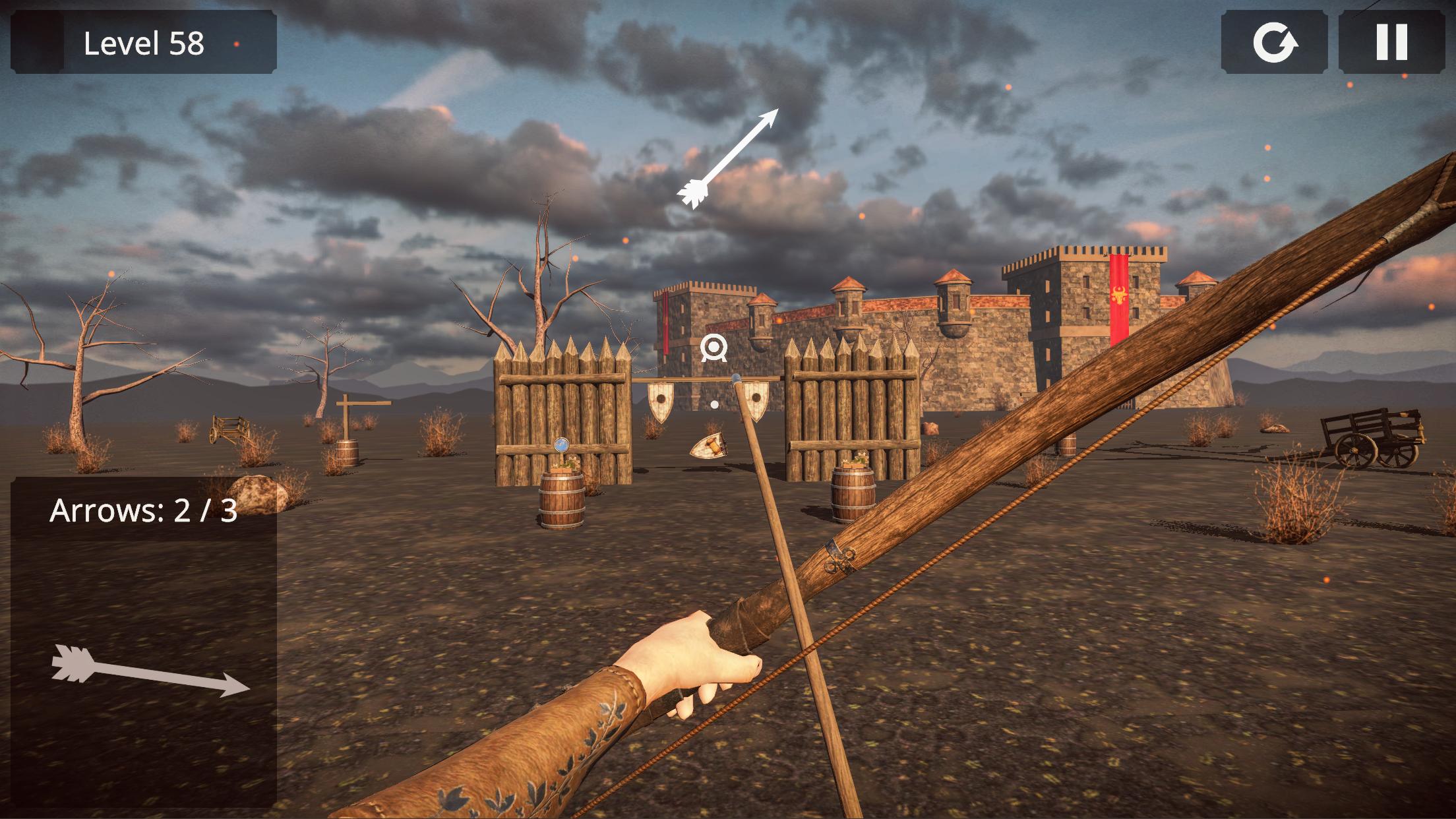Pause the game

click(x=1391, y=42)
